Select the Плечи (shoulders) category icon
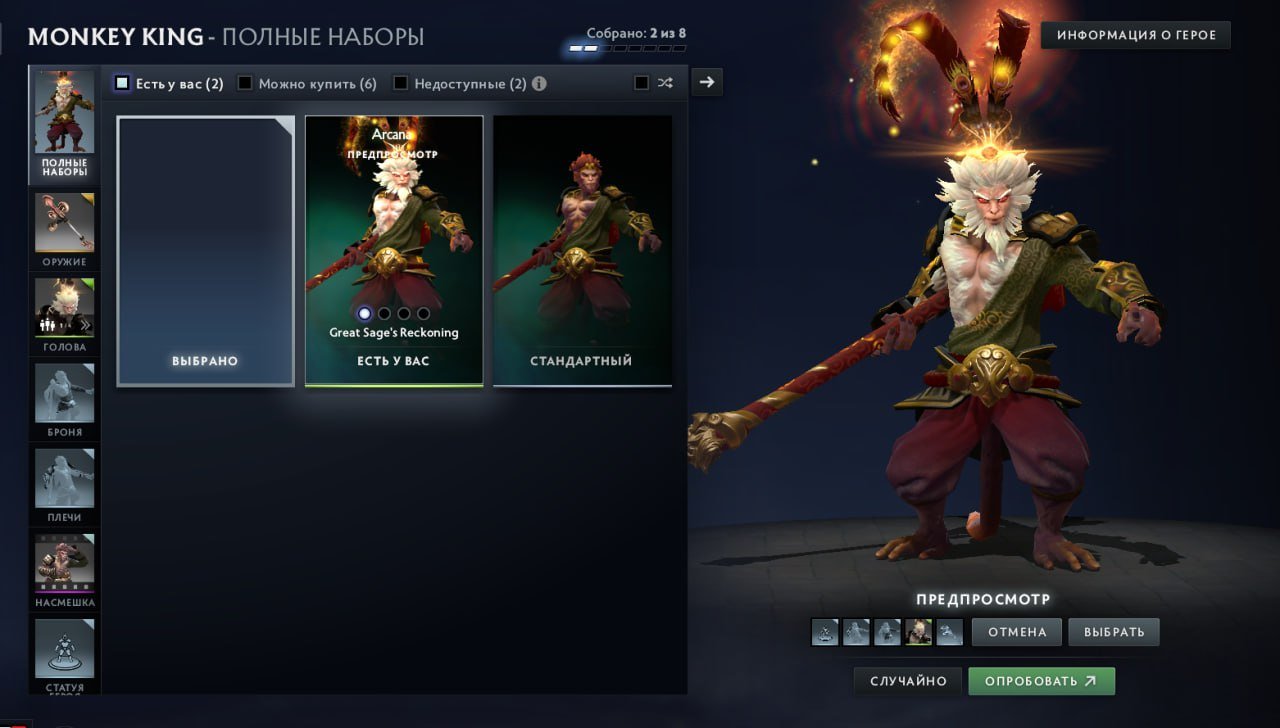 coord(64,480)
